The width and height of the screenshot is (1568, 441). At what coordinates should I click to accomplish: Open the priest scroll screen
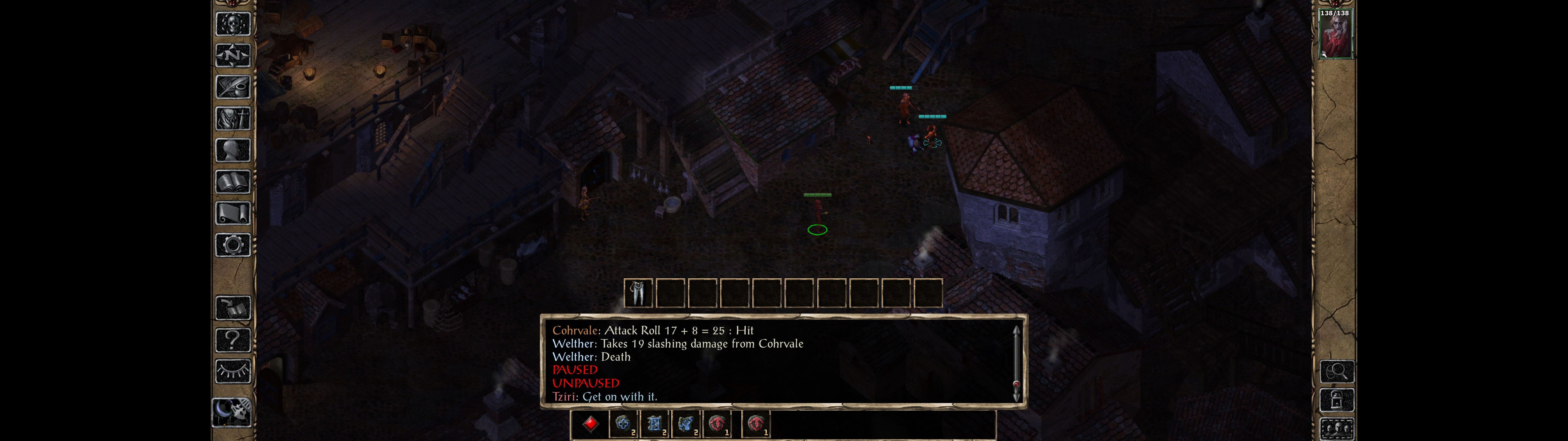(233, 214)
